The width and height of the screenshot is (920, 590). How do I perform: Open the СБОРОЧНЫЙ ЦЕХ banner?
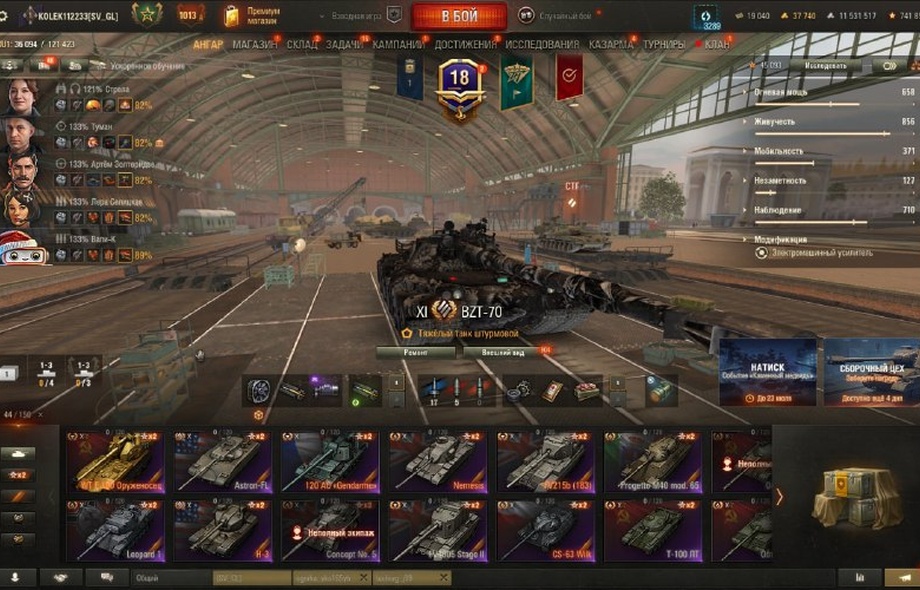click(871, 371)
